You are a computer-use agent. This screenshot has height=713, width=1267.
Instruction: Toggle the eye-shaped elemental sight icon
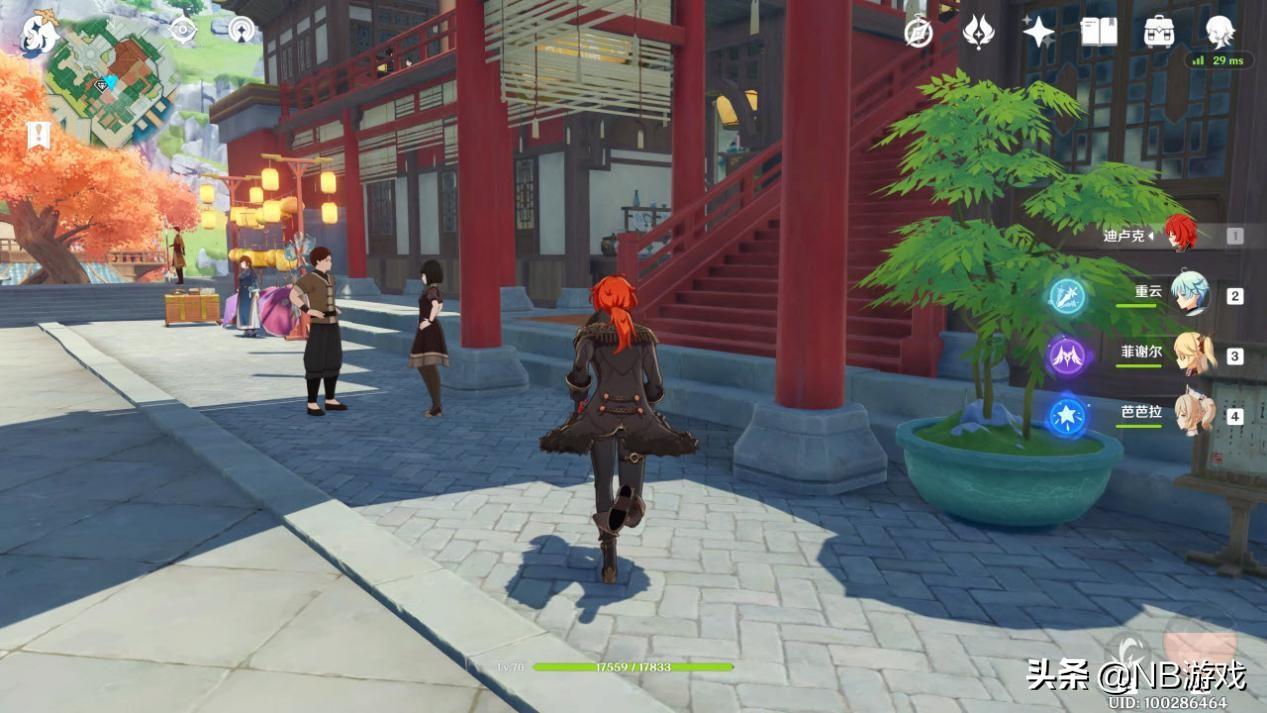pyautogui.click(x=183, y=29)
